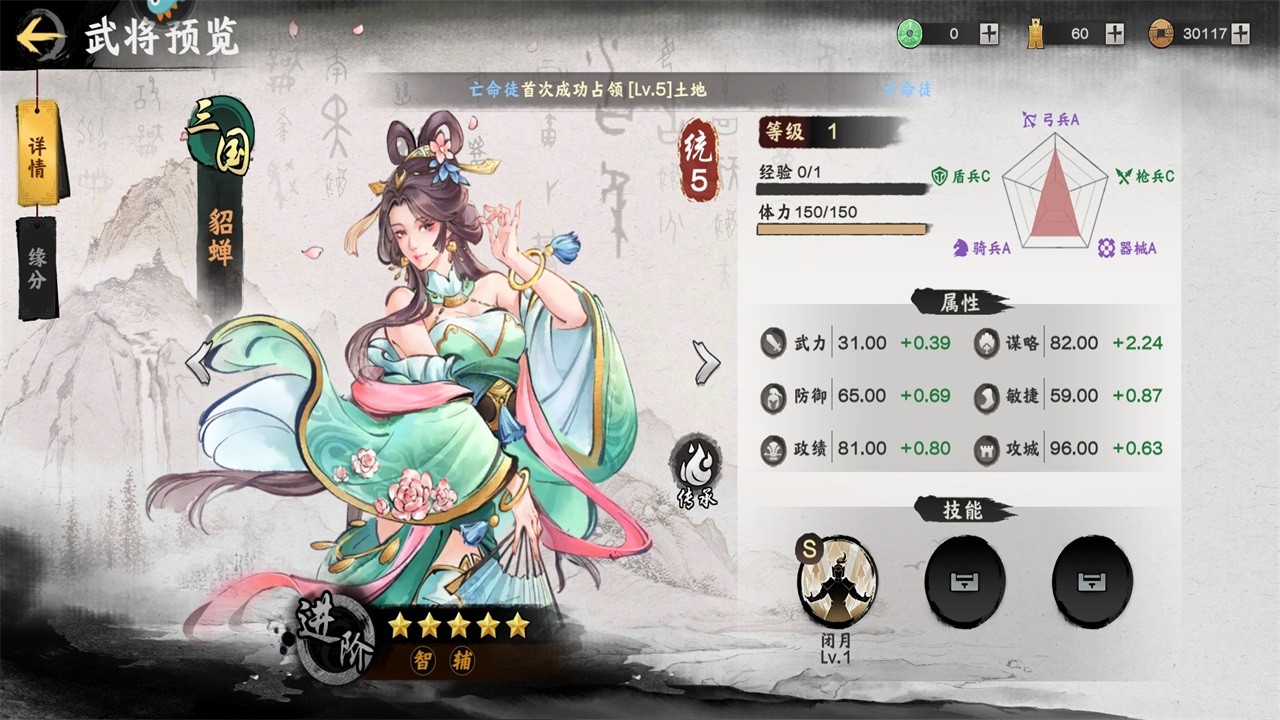Viewport: 1280px width, 720px height.
Task: Add copper coins with the plus button
Action: pyautogui.click(x=1241, y=34)
